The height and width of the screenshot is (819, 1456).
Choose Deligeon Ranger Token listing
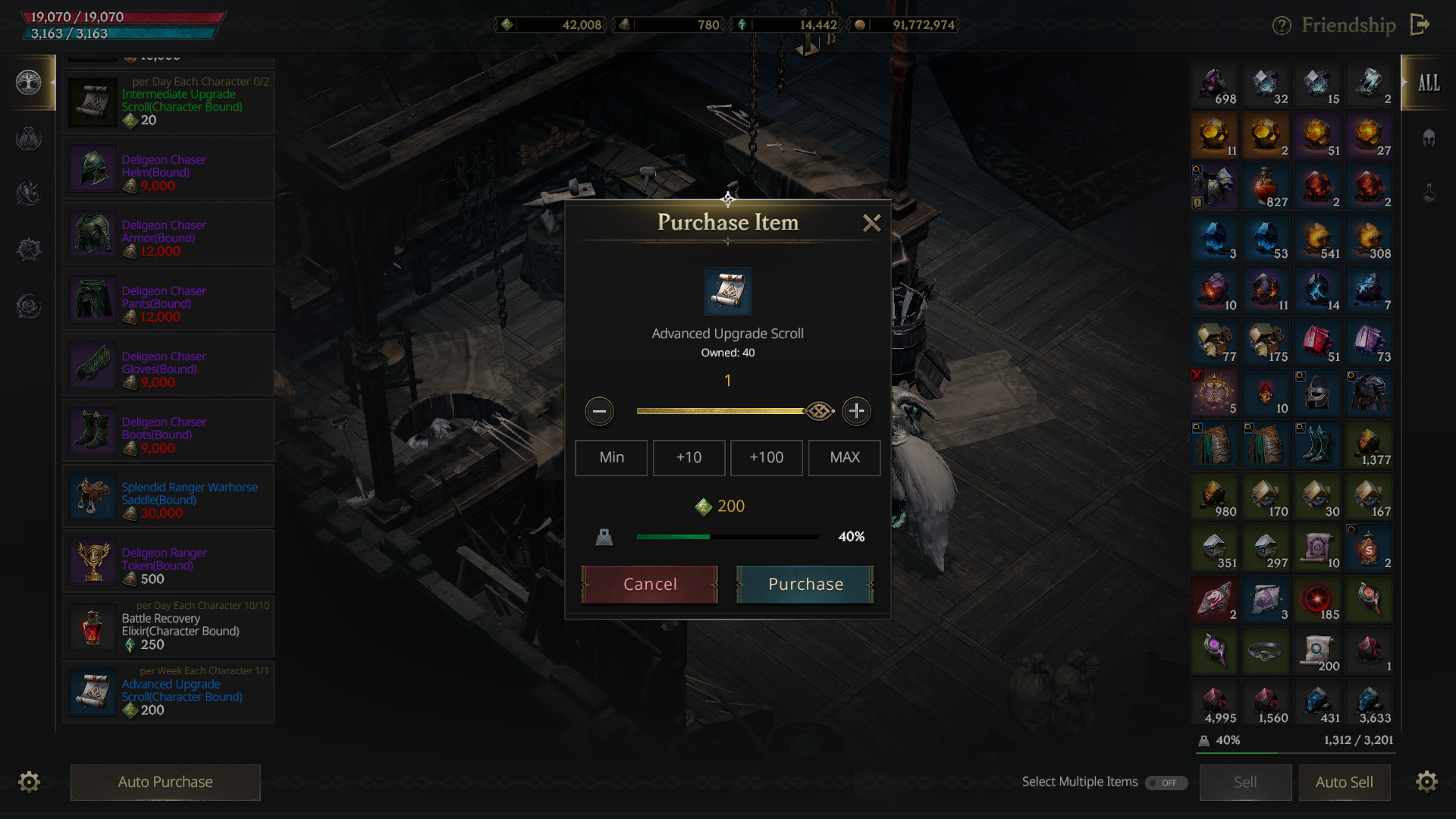click(168, 562)
